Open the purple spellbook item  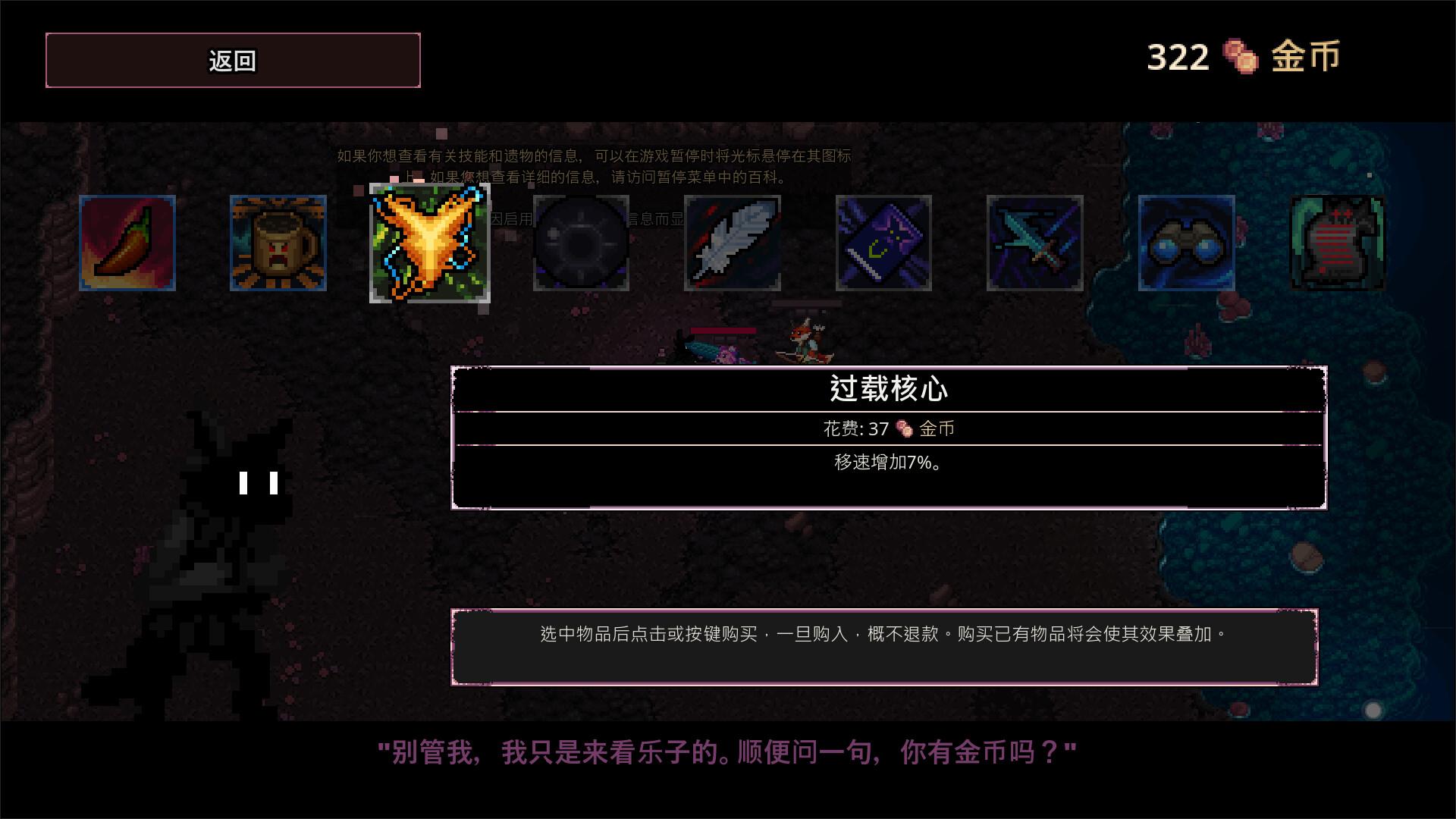pyautogui.click(x=884, y=244)
